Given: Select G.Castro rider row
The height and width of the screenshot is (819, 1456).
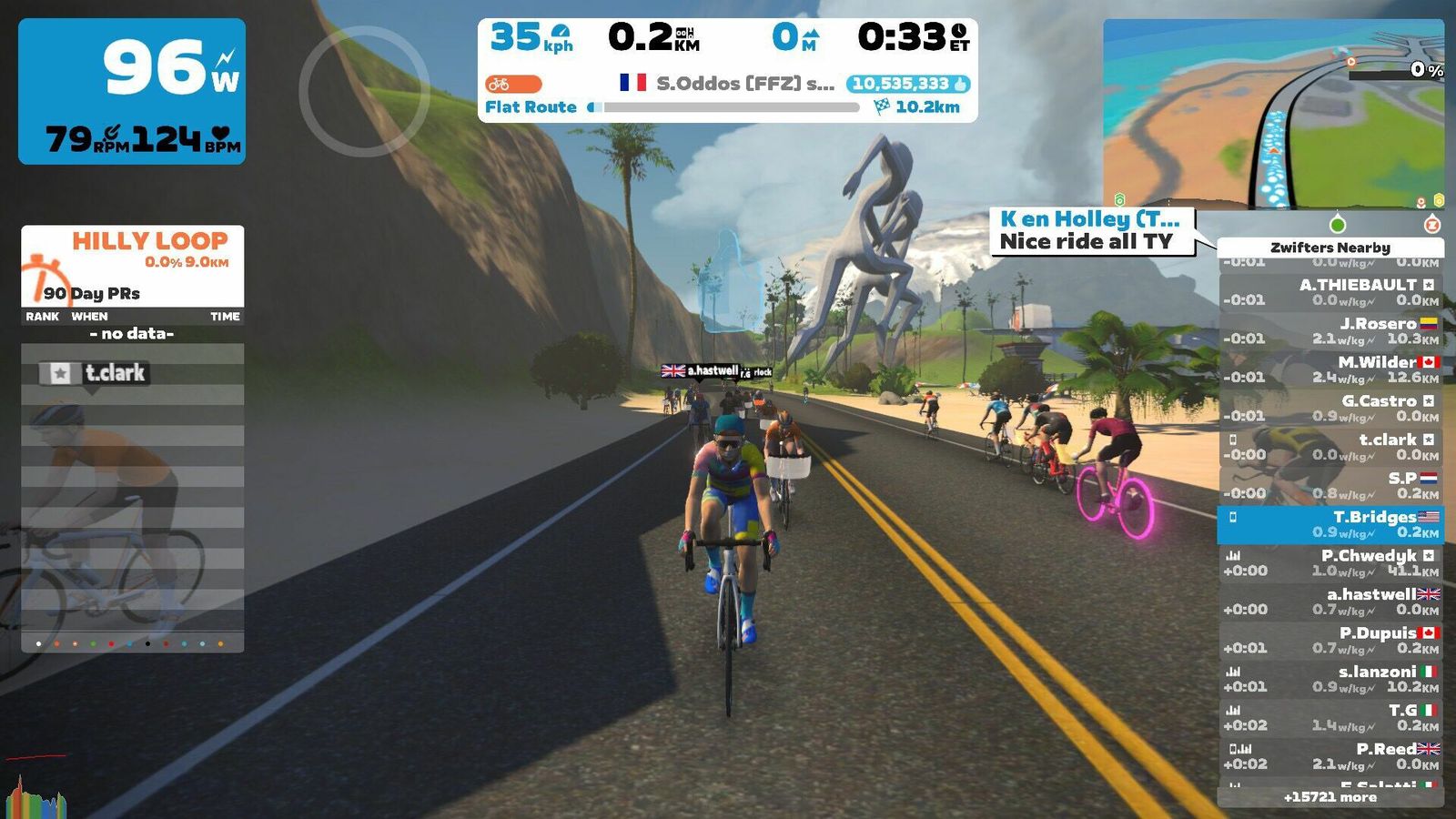Looking at the screenshot, I should (x=1330, y=408).
